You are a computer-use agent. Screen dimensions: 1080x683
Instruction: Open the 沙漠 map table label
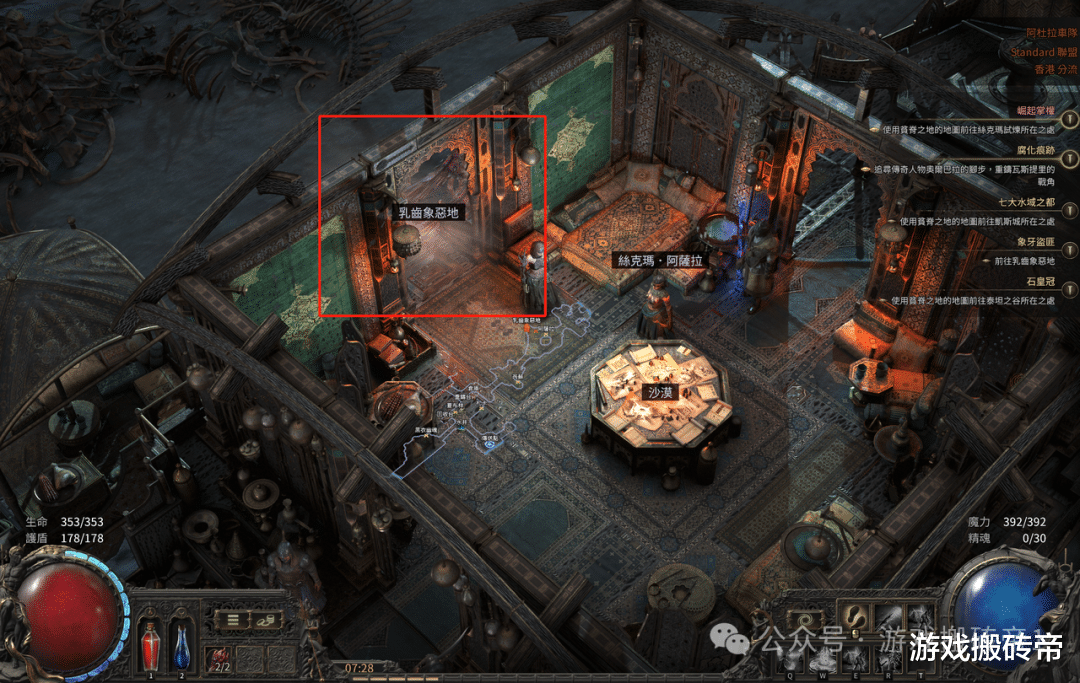[660, 393]
